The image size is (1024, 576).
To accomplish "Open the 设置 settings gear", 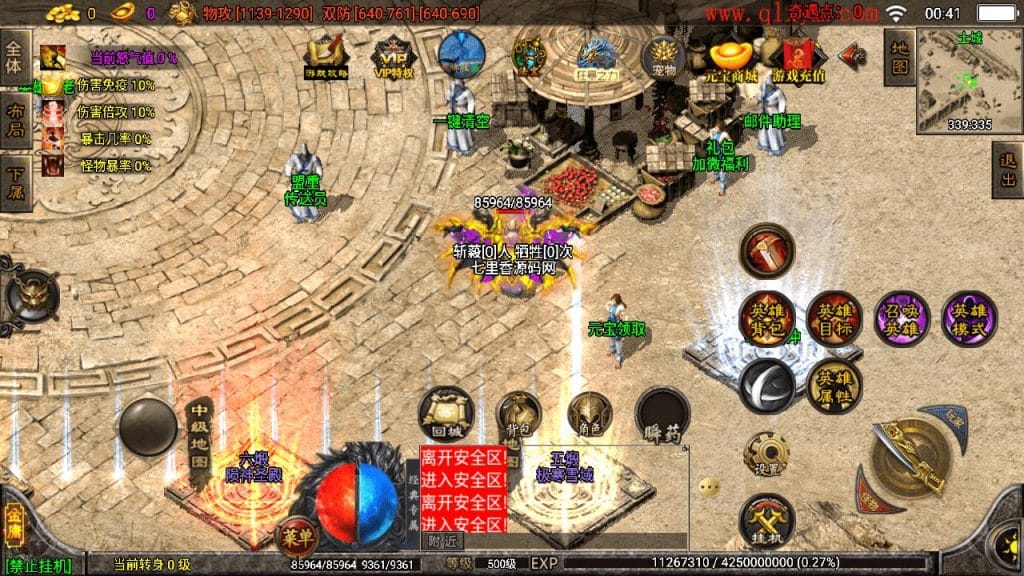I will click(x=767, y=456).
